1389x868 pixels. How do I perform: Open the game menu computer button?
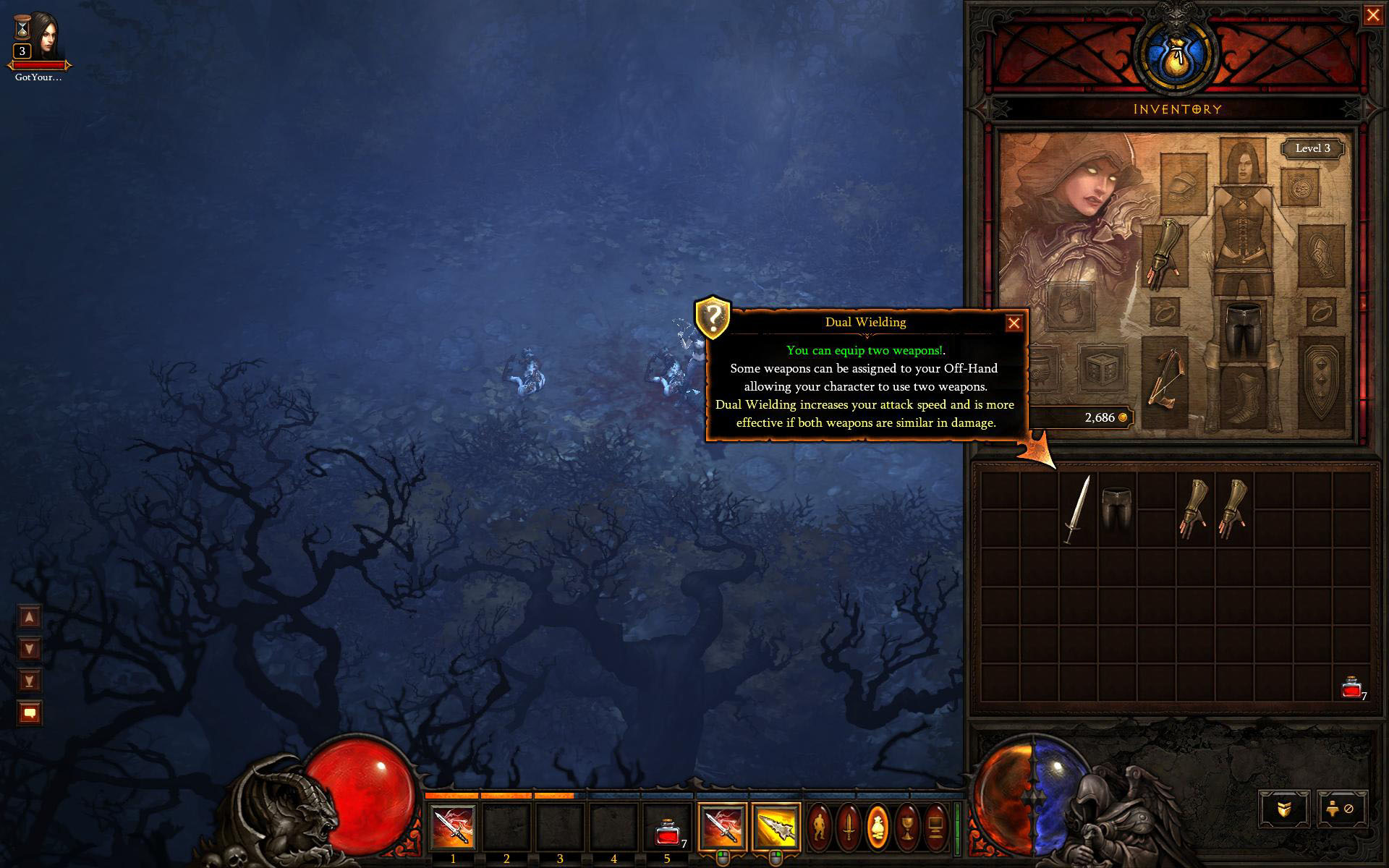935,827
